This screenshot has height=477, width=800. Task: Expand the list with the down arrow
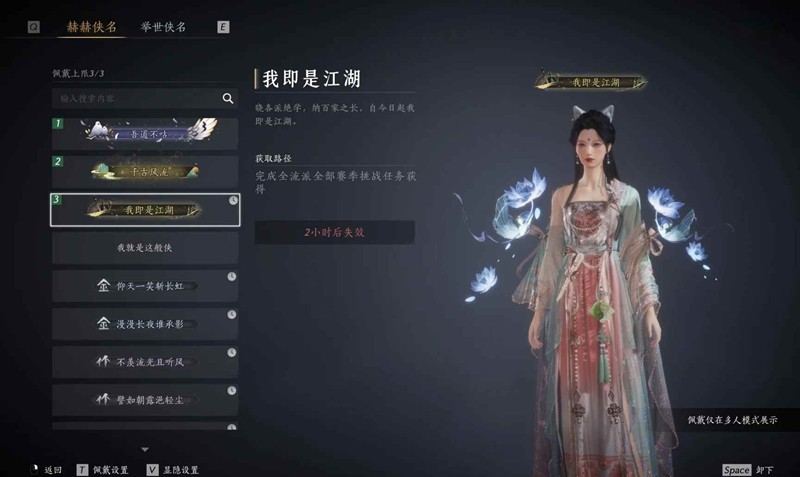(145, 449)
